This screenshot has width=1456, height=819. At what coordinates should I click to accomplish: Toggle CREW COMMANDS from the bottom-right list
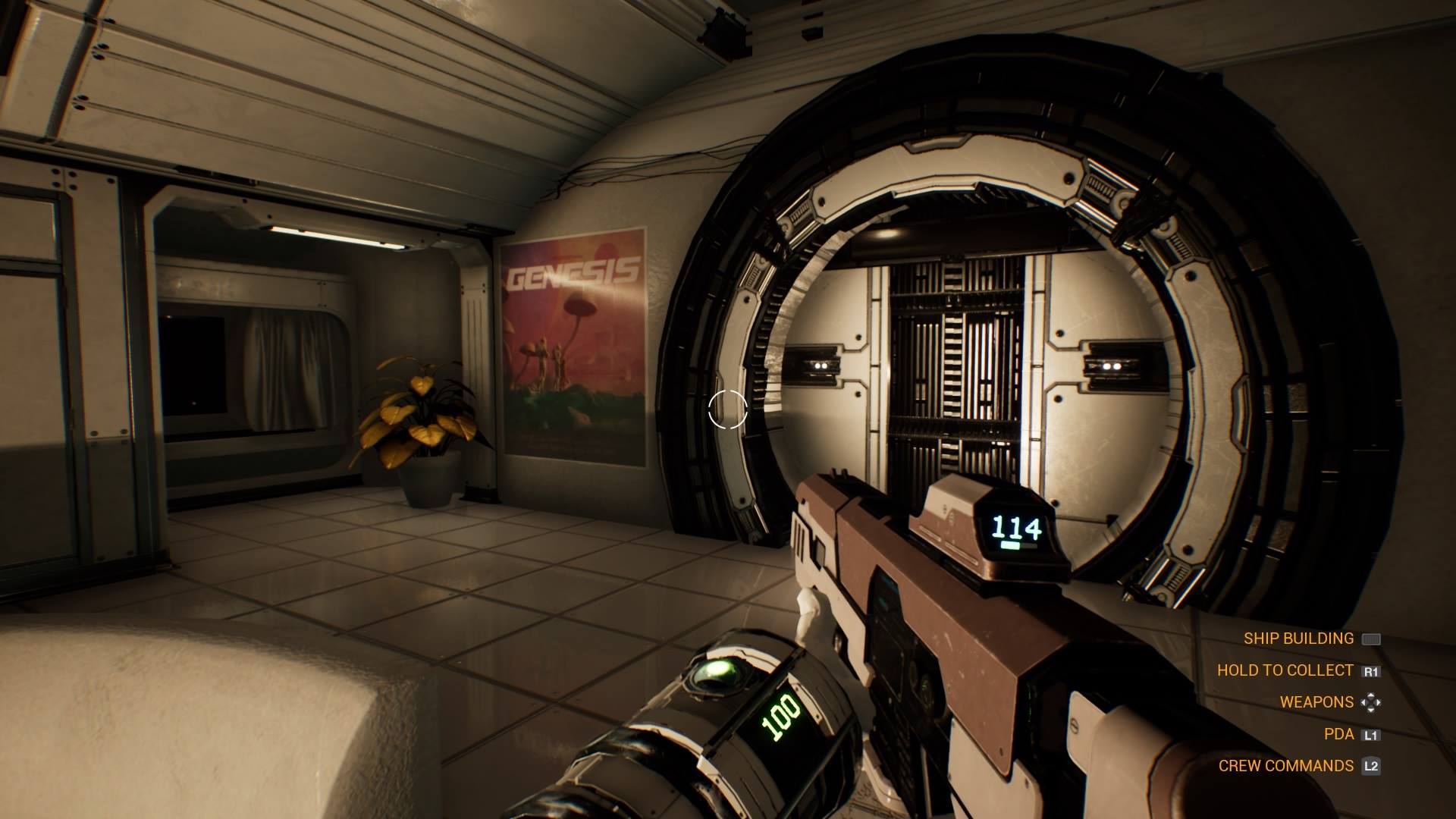[1287, 766]
